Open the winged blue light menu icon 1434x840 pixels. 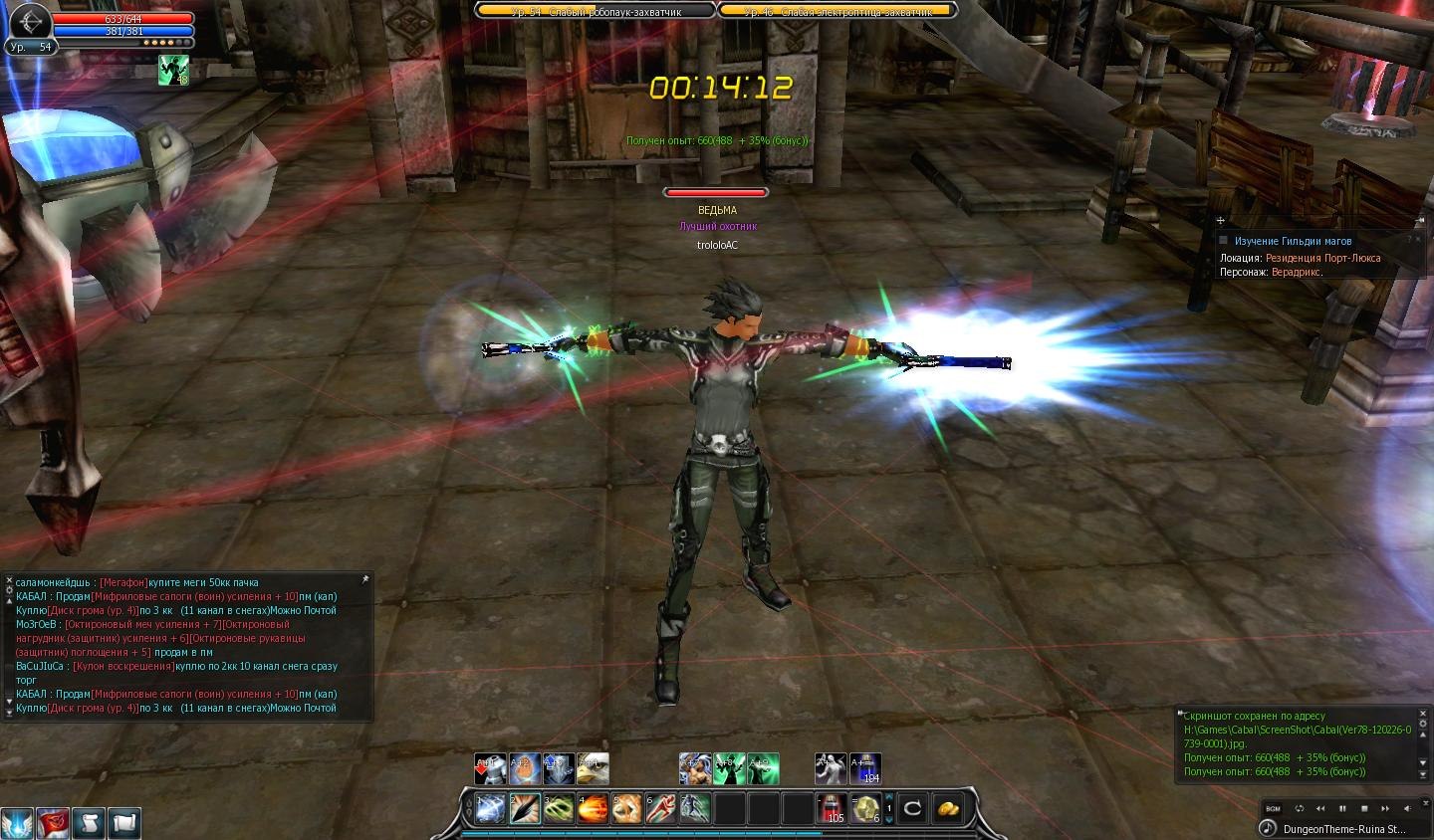tap(17, 823)
